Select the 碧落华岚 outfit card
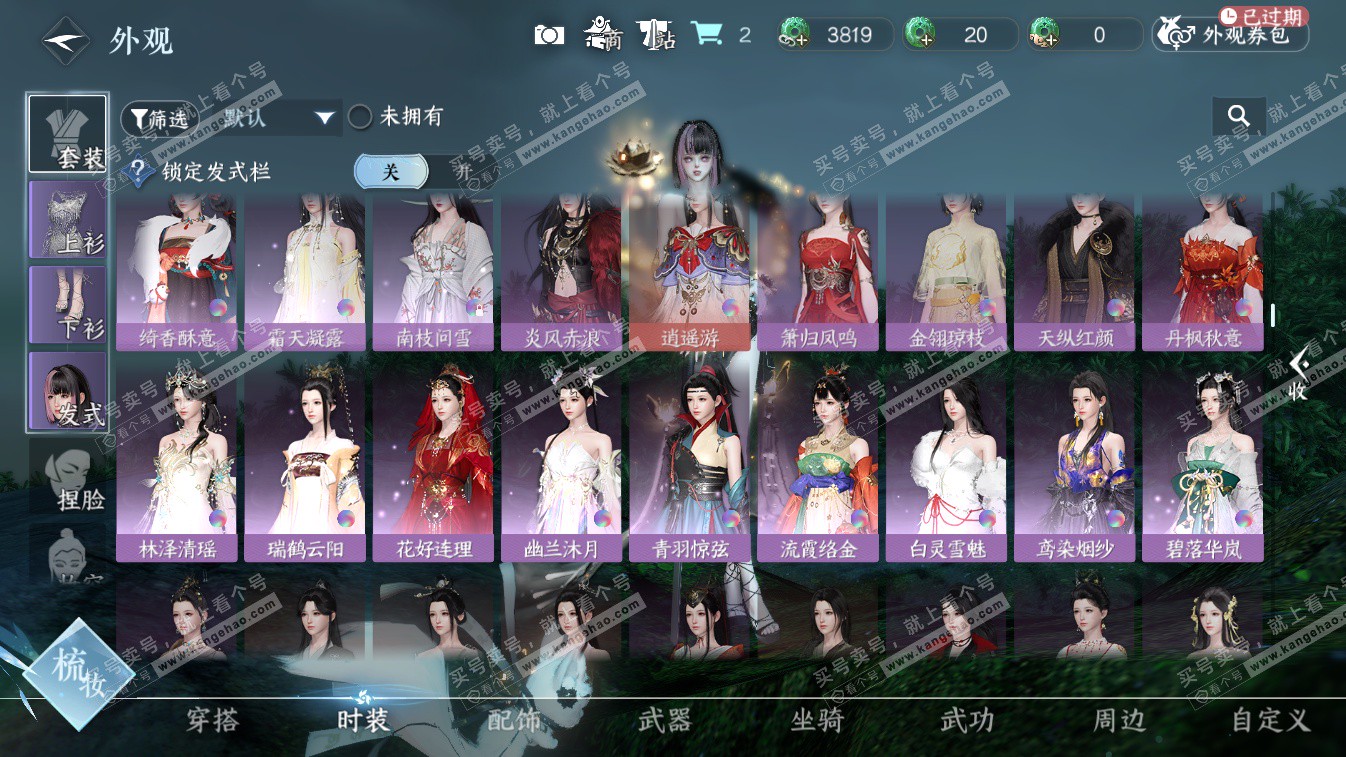 (x=1202, y=462)
